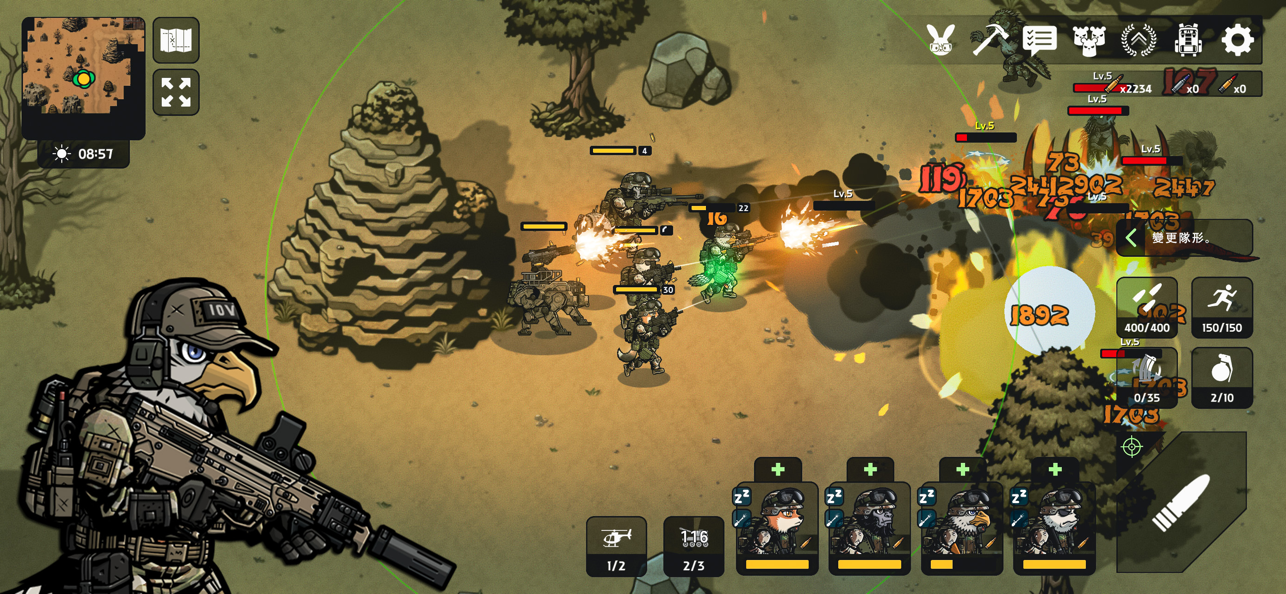Tap the rabbit with glasses icon
This screenshot has width=1286, height=594.
[941, 40]
